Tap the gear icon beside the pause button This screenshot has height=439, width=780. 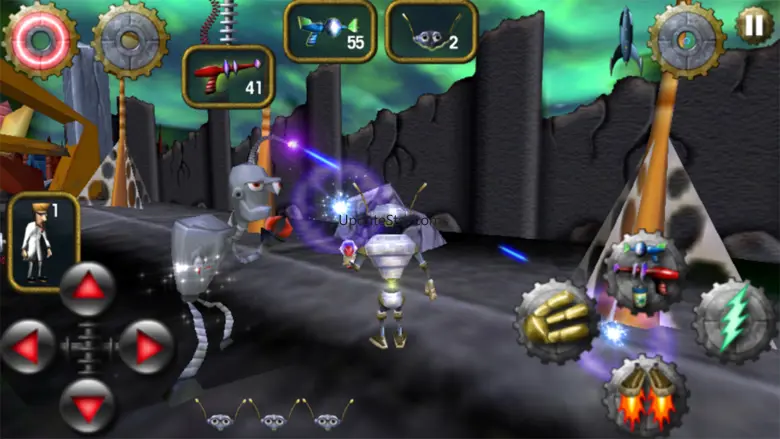click(687, 39)
